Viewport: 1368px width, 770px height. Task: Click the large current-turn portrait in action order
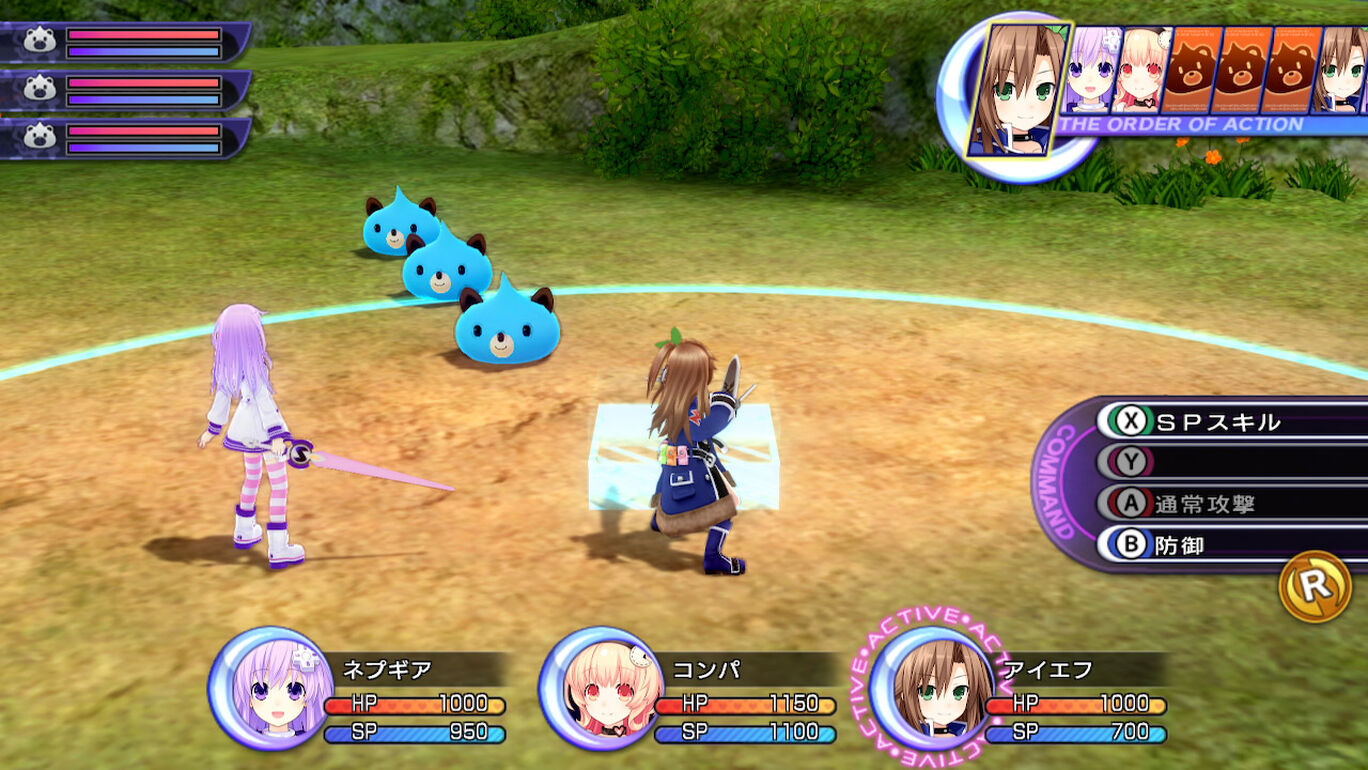(x=1018, y=88)
